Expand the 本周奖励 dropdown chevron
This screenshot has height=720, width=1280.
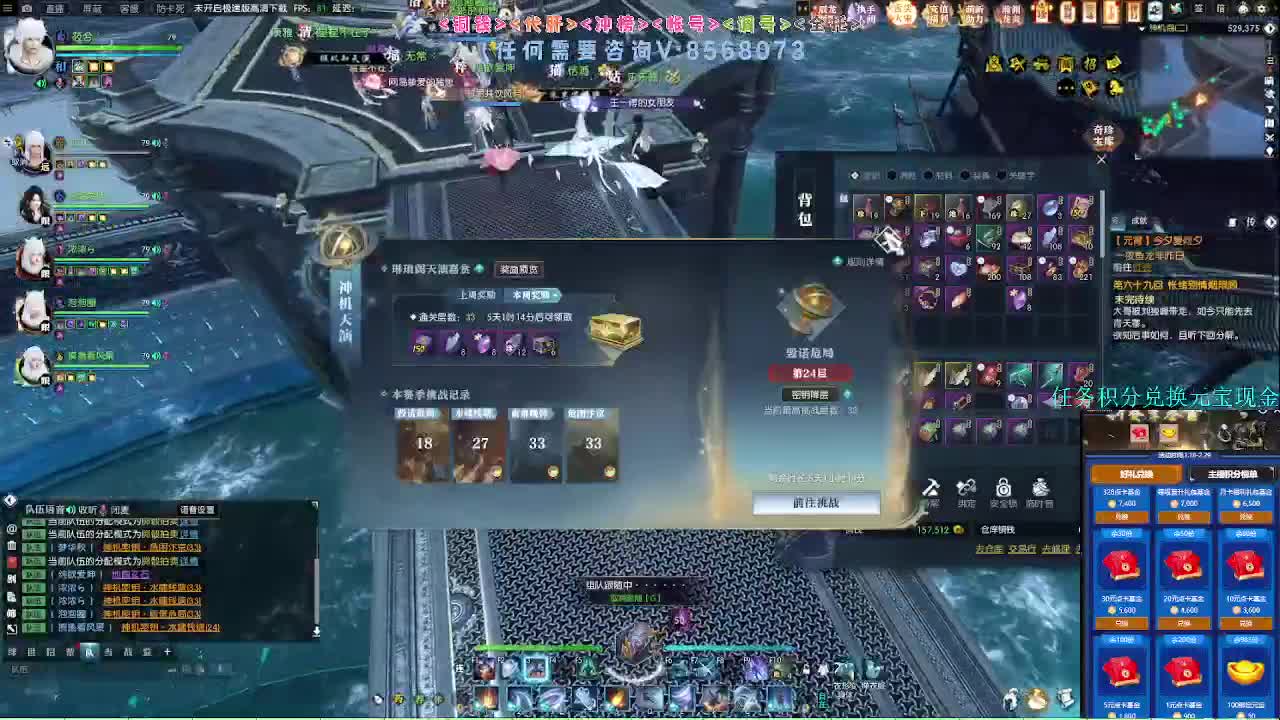(x=556, y=295)
